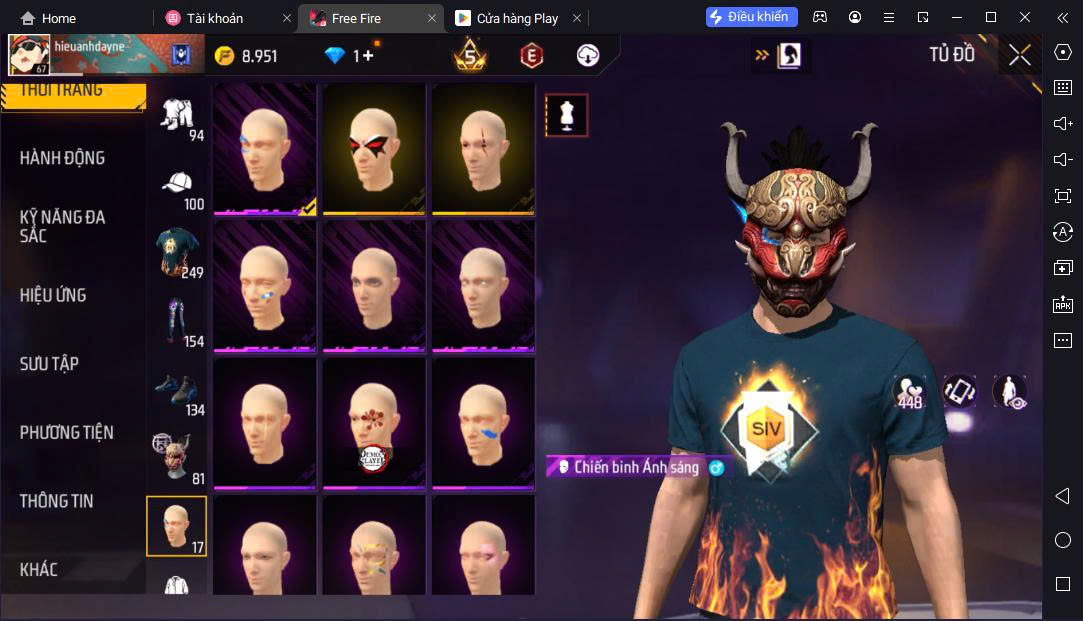The width and height of the screenshot is (1083, 621).
Task: Tap the mannequin preview icon
Action: click(x=566, y=116)
